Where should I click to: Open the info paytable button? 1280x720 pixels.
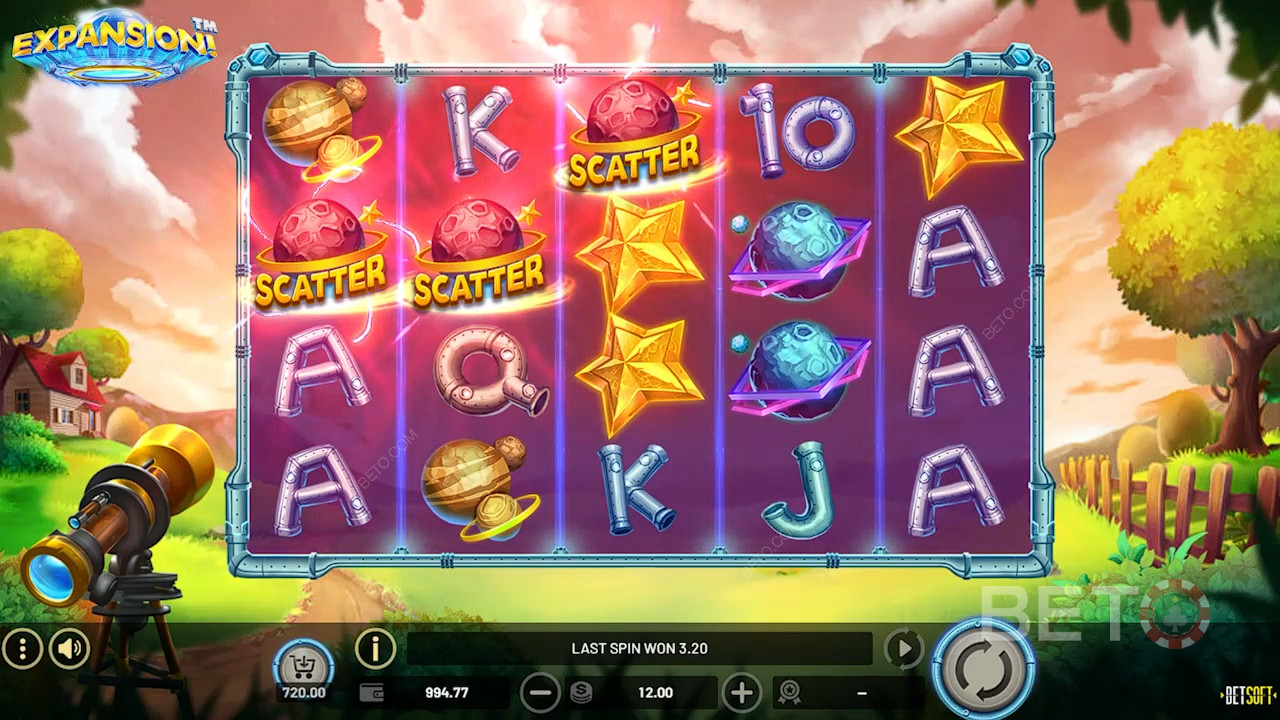coord(375,649)
